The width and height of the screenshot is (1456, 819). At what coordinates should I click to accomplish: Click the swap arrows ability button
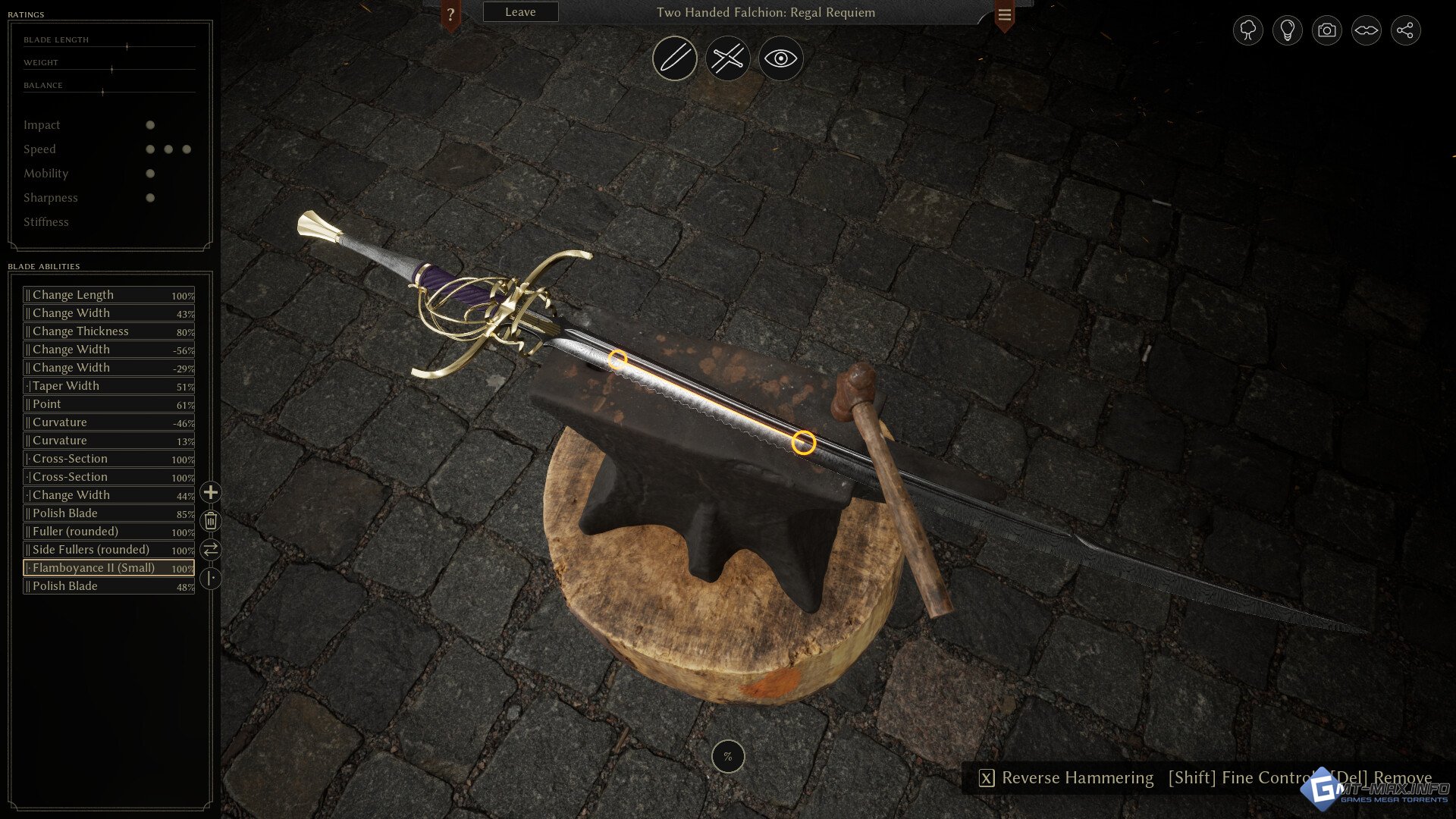tap(210, 549)
